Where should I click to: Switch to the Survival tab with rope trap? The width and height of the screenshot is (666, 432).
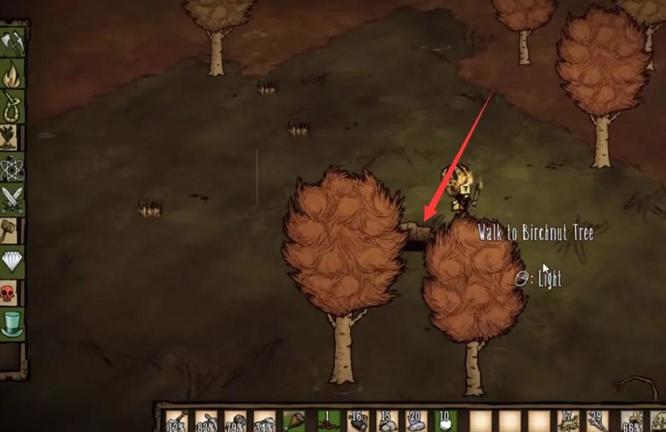12,104
